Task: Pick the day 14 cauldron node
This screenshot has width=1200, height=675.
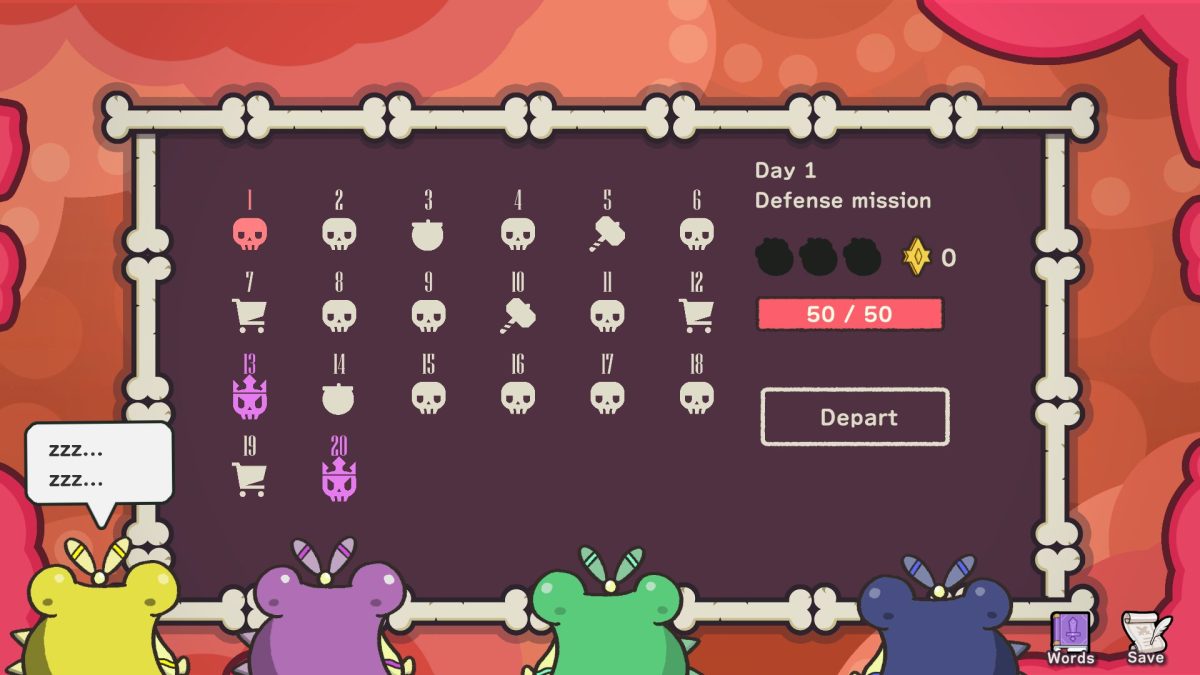Action: pyautogui.click(x=339, y=397)
